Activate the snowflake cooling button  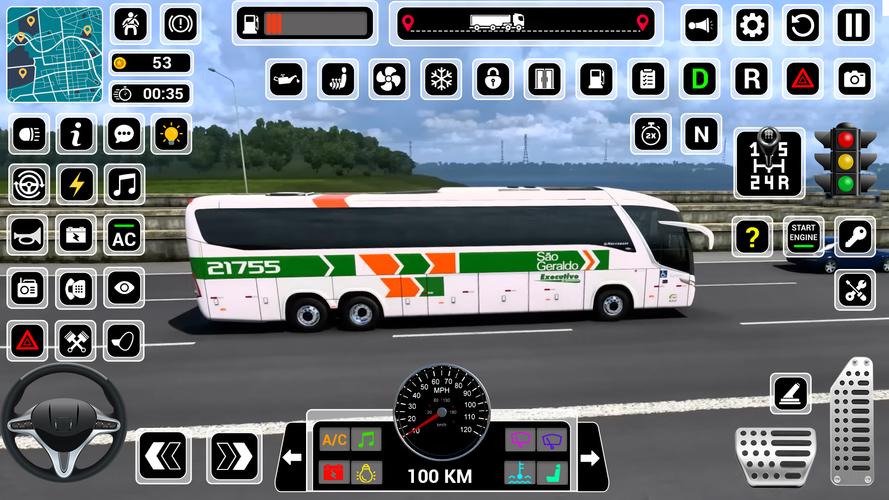[x=438, y=78]
